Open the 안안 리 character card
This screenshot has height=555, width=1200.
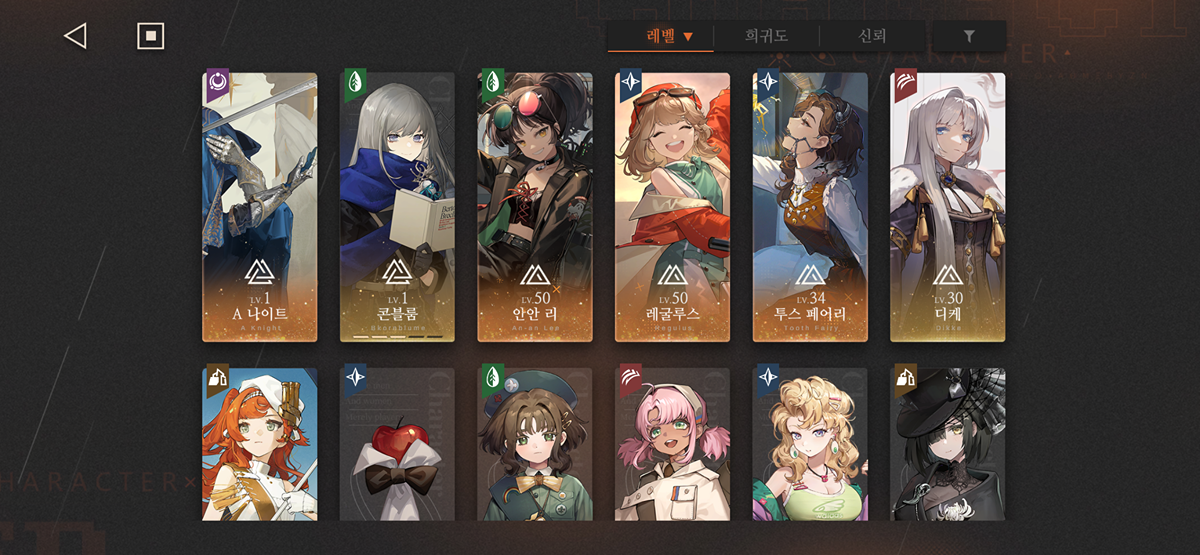535,207
